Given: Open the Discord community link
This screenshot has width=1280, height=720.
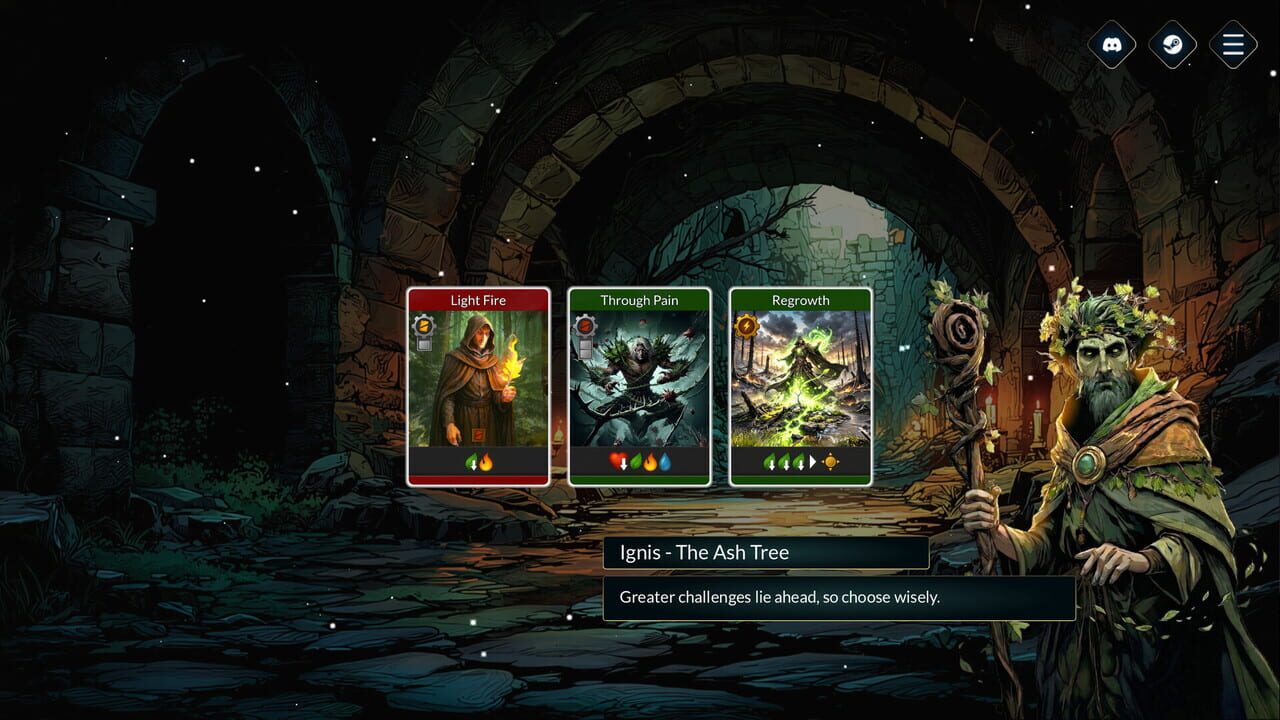Looking at the screenshot, I should [x=1112, y=45].
